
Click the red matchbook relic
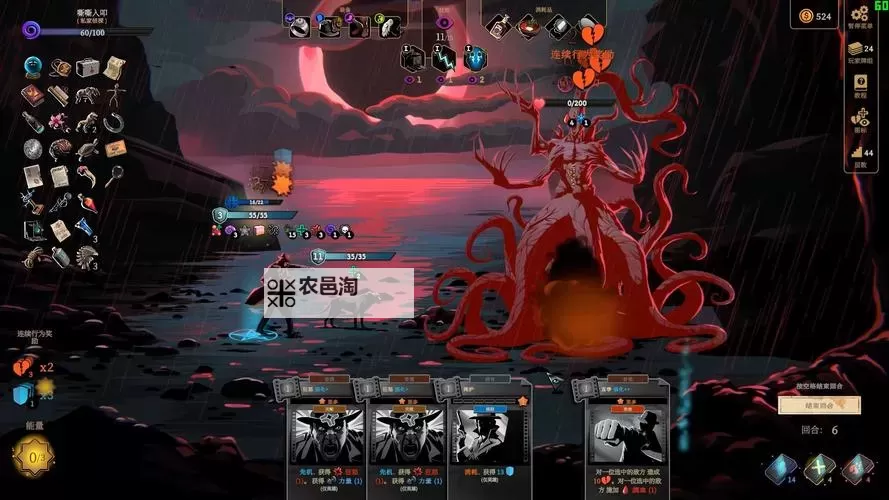[x=33, y=96]
